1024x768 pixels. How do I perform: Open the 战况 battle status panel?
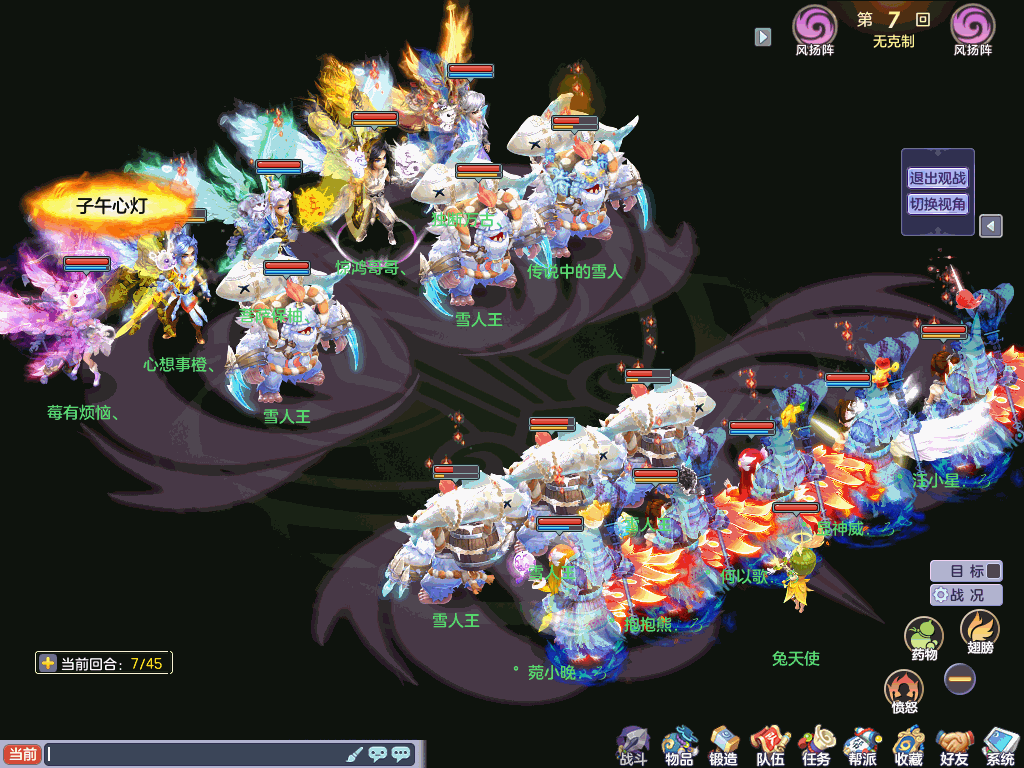966,594
